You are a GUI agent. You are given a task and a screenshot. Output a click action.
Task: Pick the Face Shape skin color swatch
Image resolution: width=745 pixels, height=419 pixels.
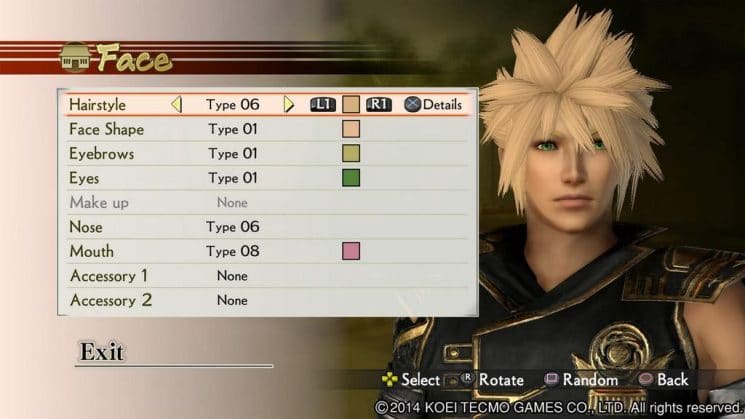[x=351, y=129]
